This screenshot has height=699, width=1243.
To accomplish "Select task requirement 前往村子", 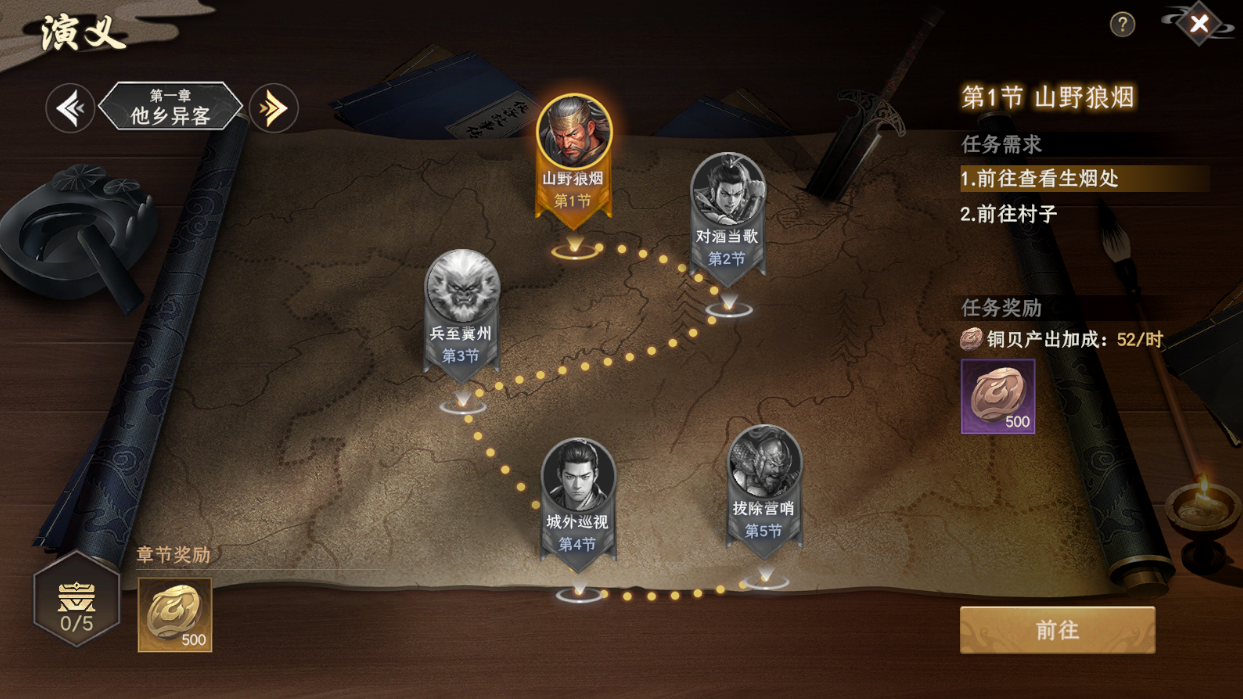I will pos(1010,214).
